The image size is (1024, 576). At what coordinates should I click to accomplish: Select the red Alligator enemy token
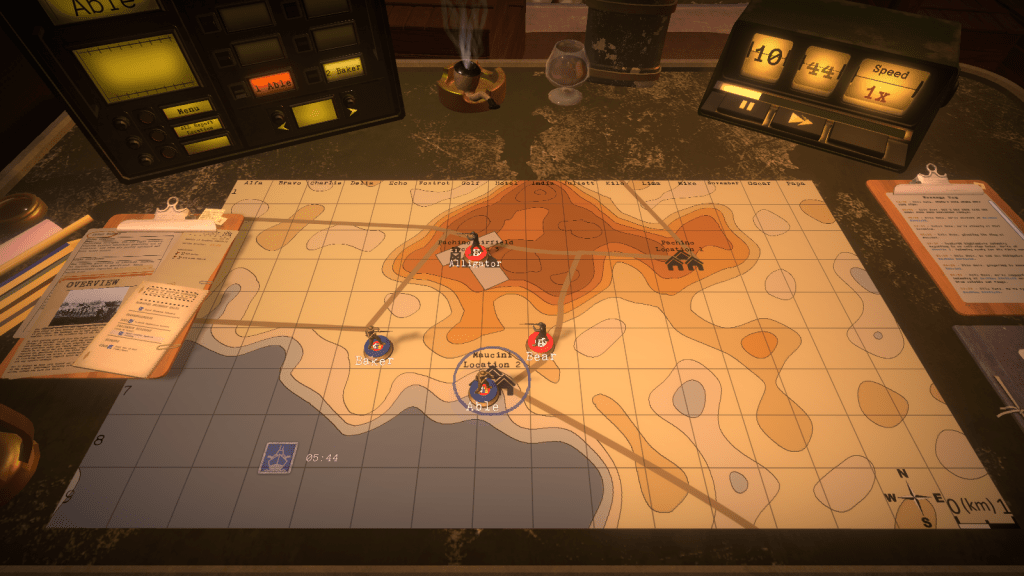(476, 251)
